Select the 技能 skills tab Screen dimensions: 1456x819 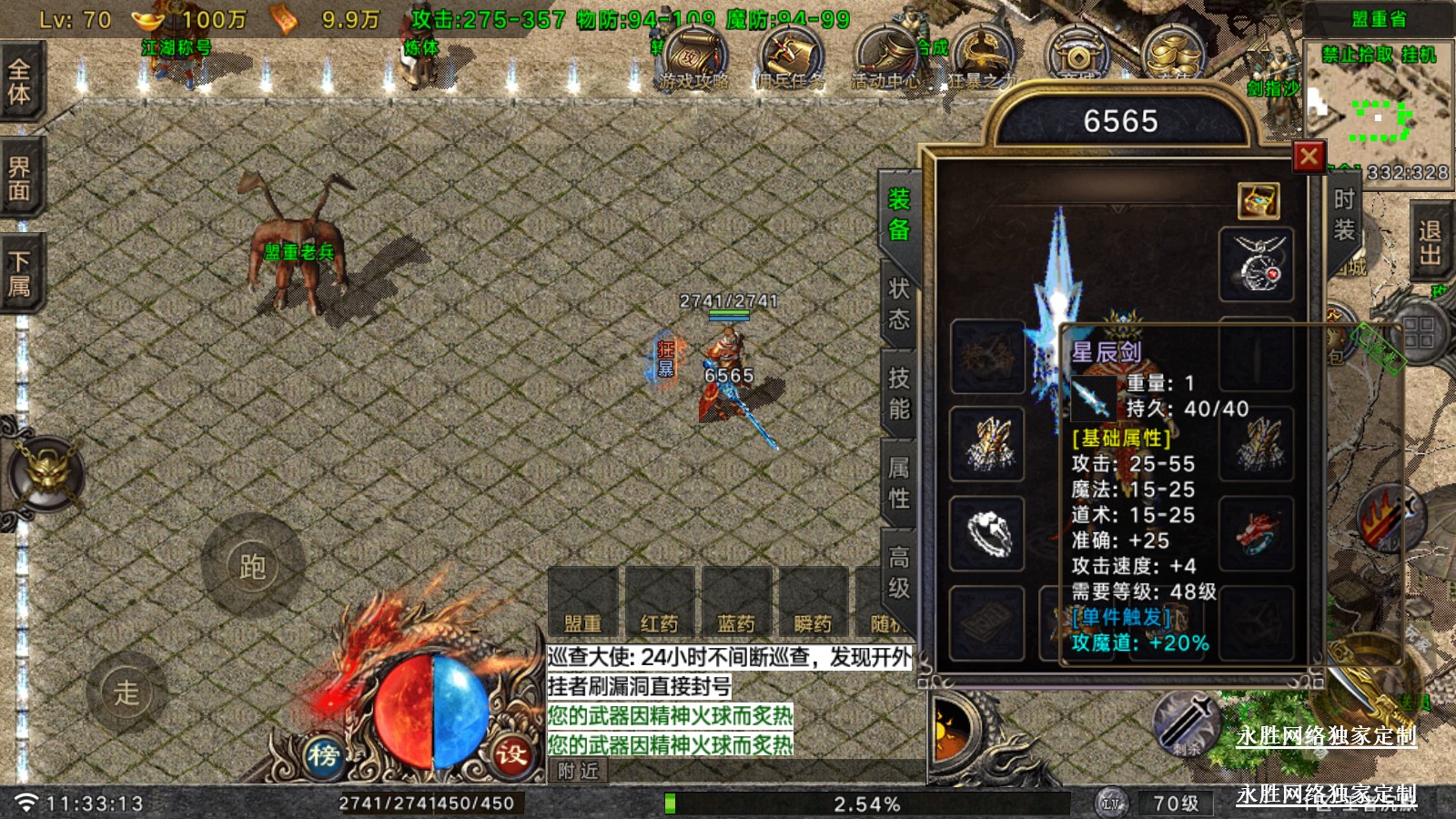click(x=899, y=393)
